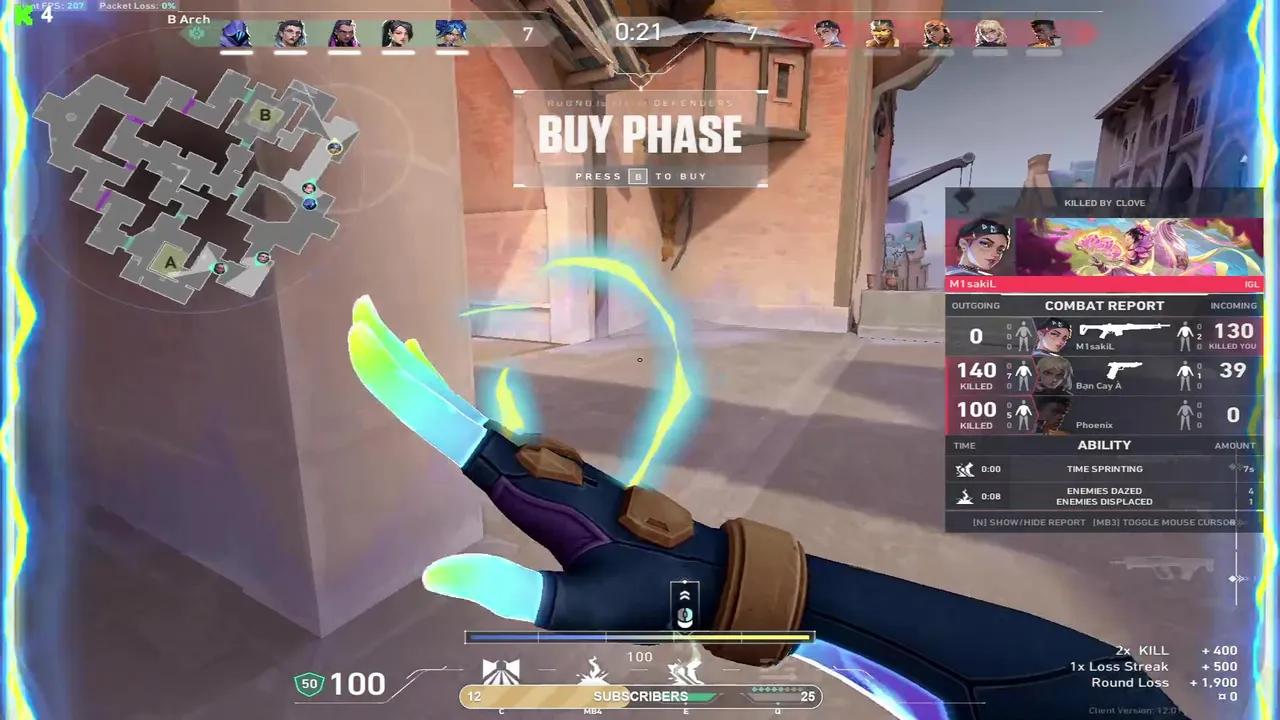This screenshot has width=1280, height=720.
Task: Click the Enemies Dazed ability icon
Action: (964, 496)
